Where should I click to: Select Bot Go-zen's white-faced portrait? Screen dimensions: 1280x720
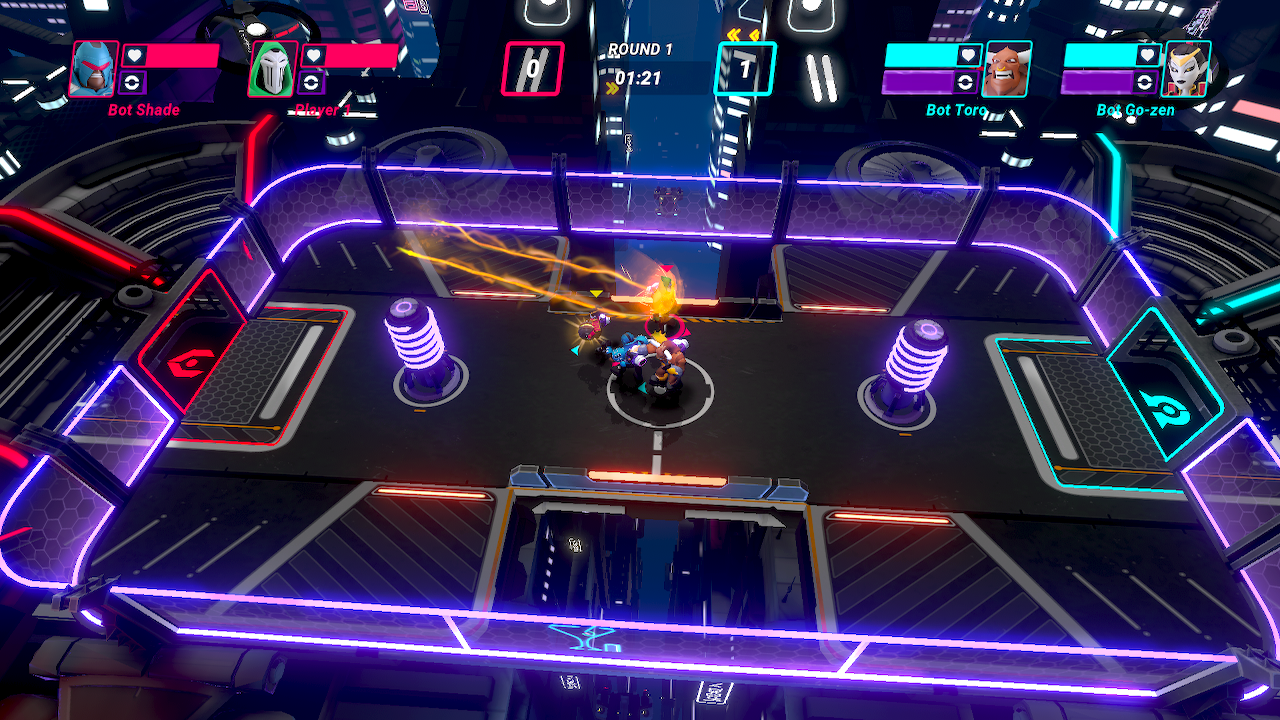(1186, 69)
